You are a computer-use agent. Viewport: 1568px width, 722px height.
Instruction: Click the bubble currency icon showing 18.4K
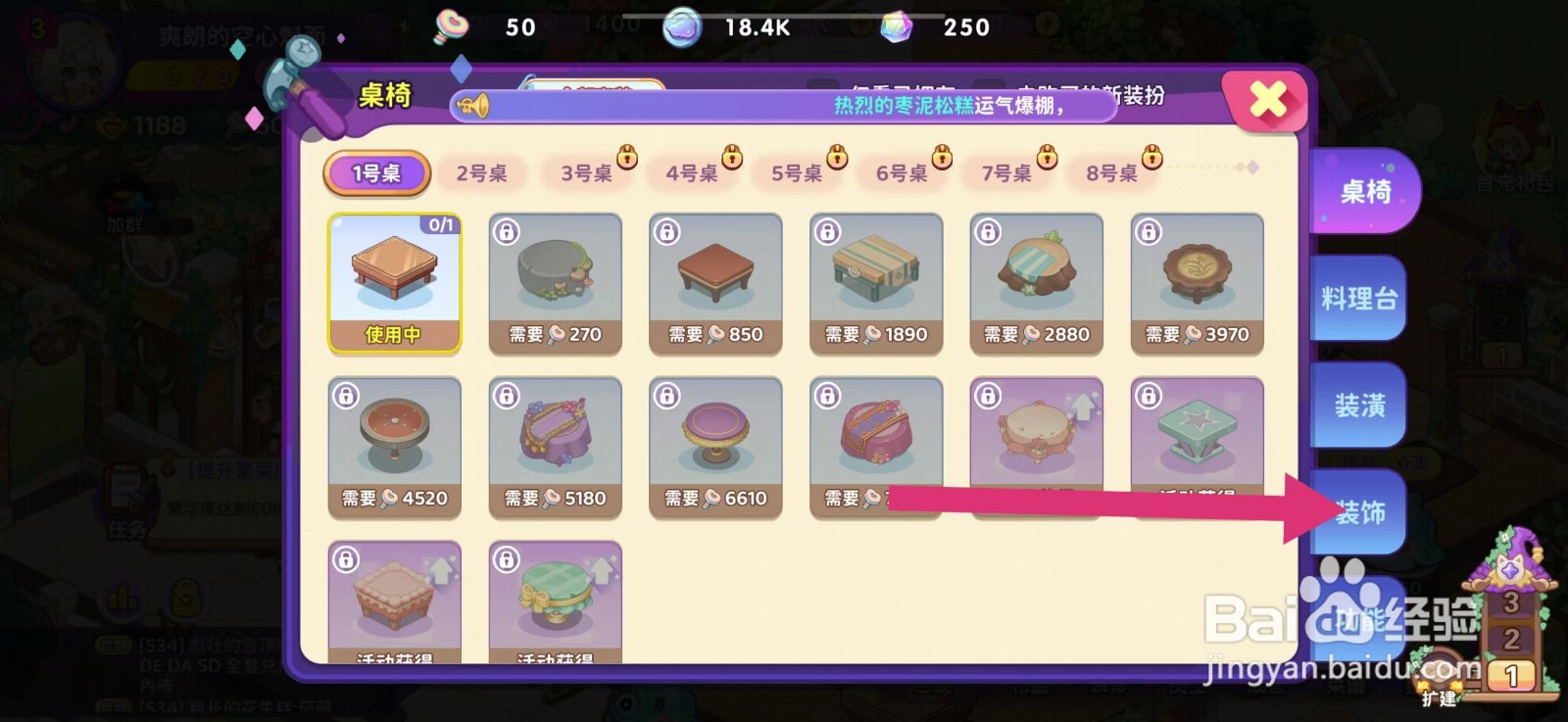coord(681,26)
